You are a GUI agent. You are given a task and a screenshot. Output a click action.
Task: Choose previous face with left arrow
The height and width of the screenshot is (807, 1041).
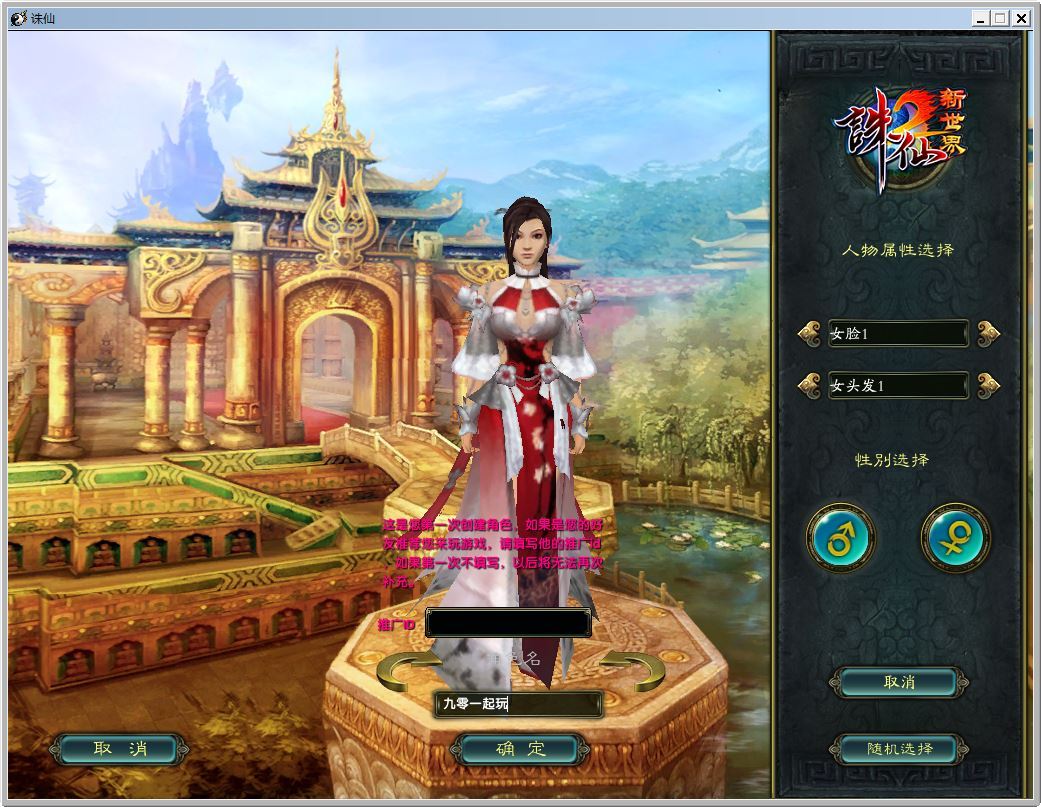click(810, 333)
